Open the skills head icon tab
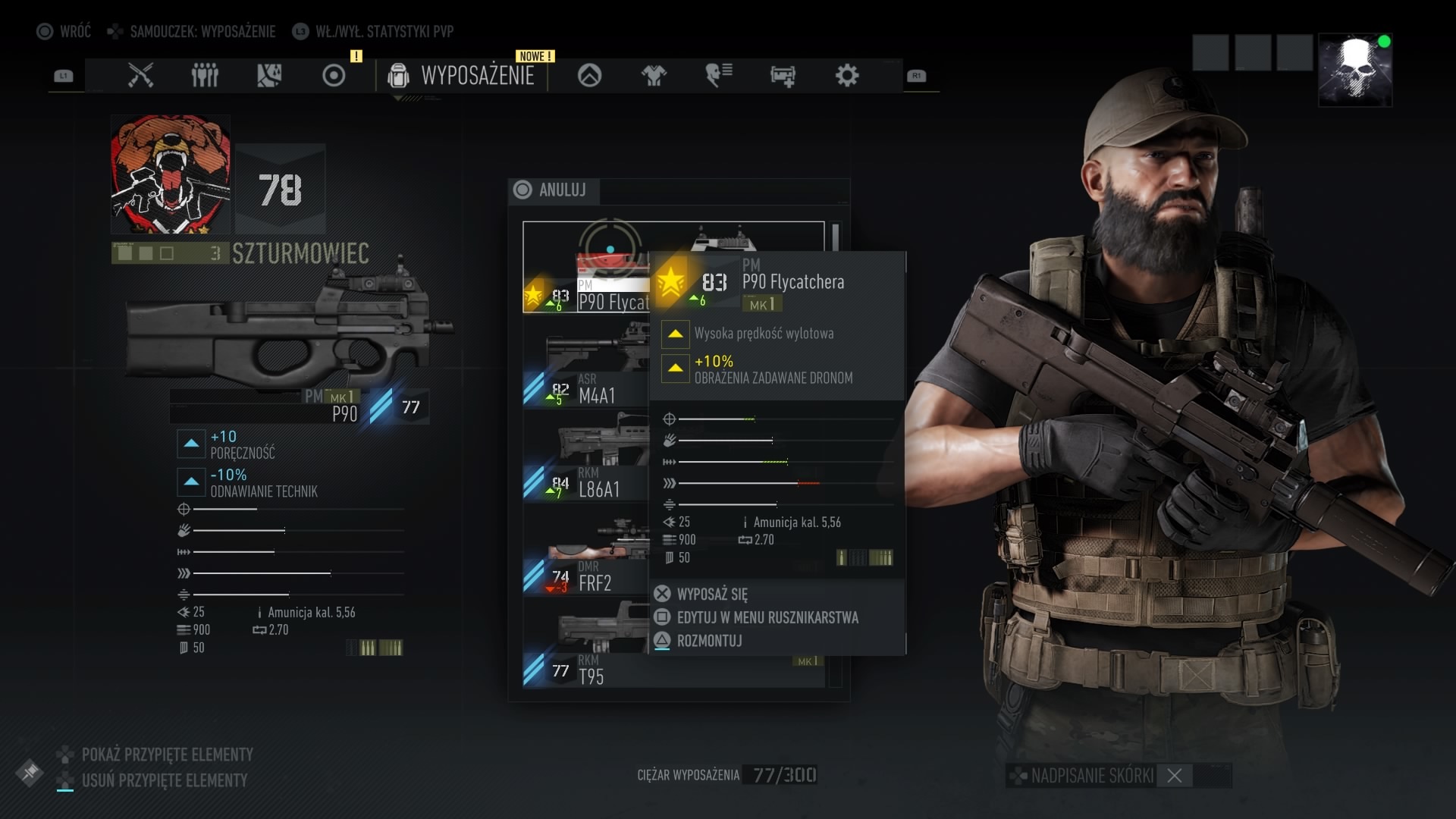Viewport: 1456px width, 819px height. (718, 75)
